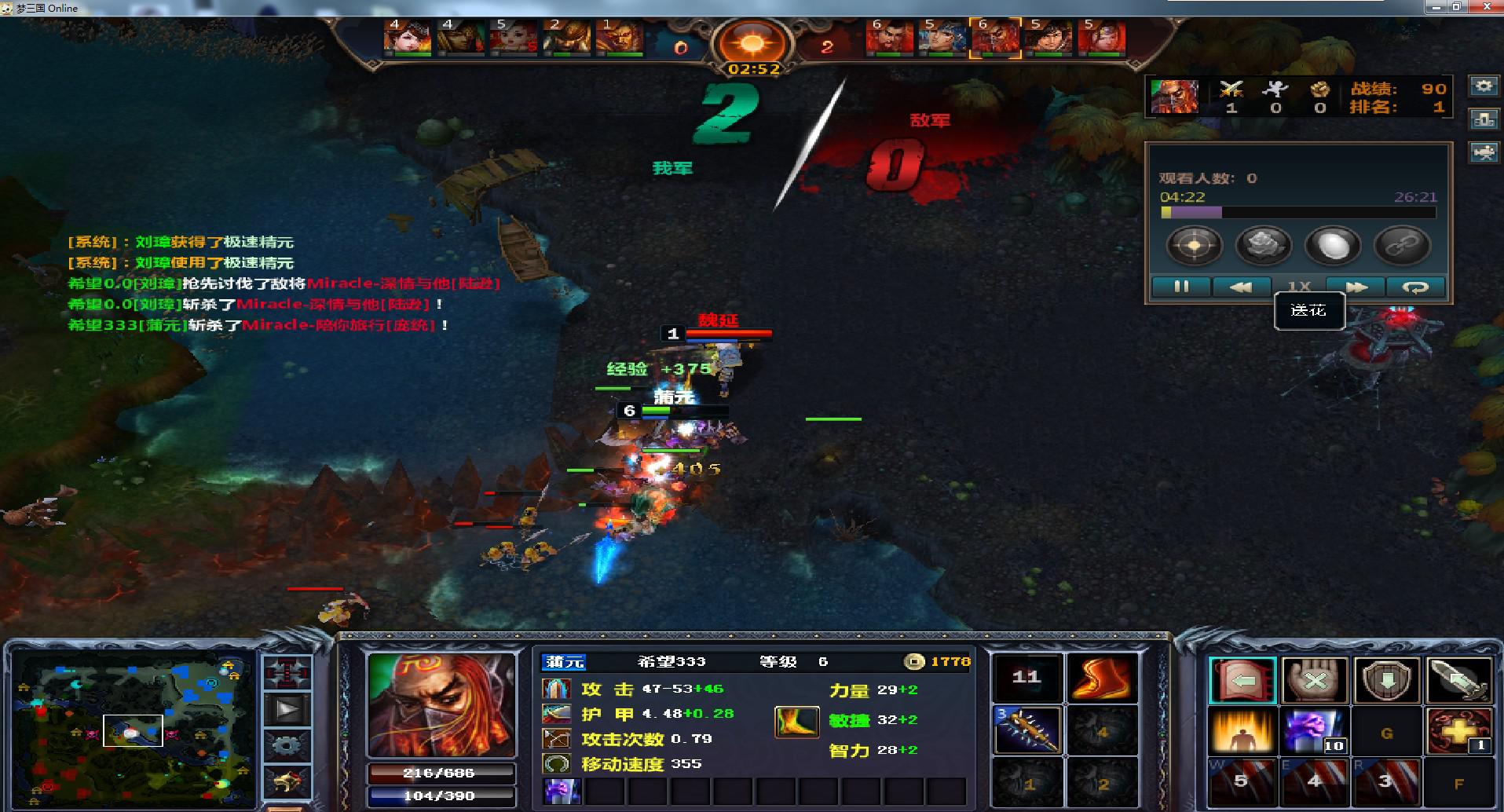Throw an egg with the egg button

[x=1332, y=246]
